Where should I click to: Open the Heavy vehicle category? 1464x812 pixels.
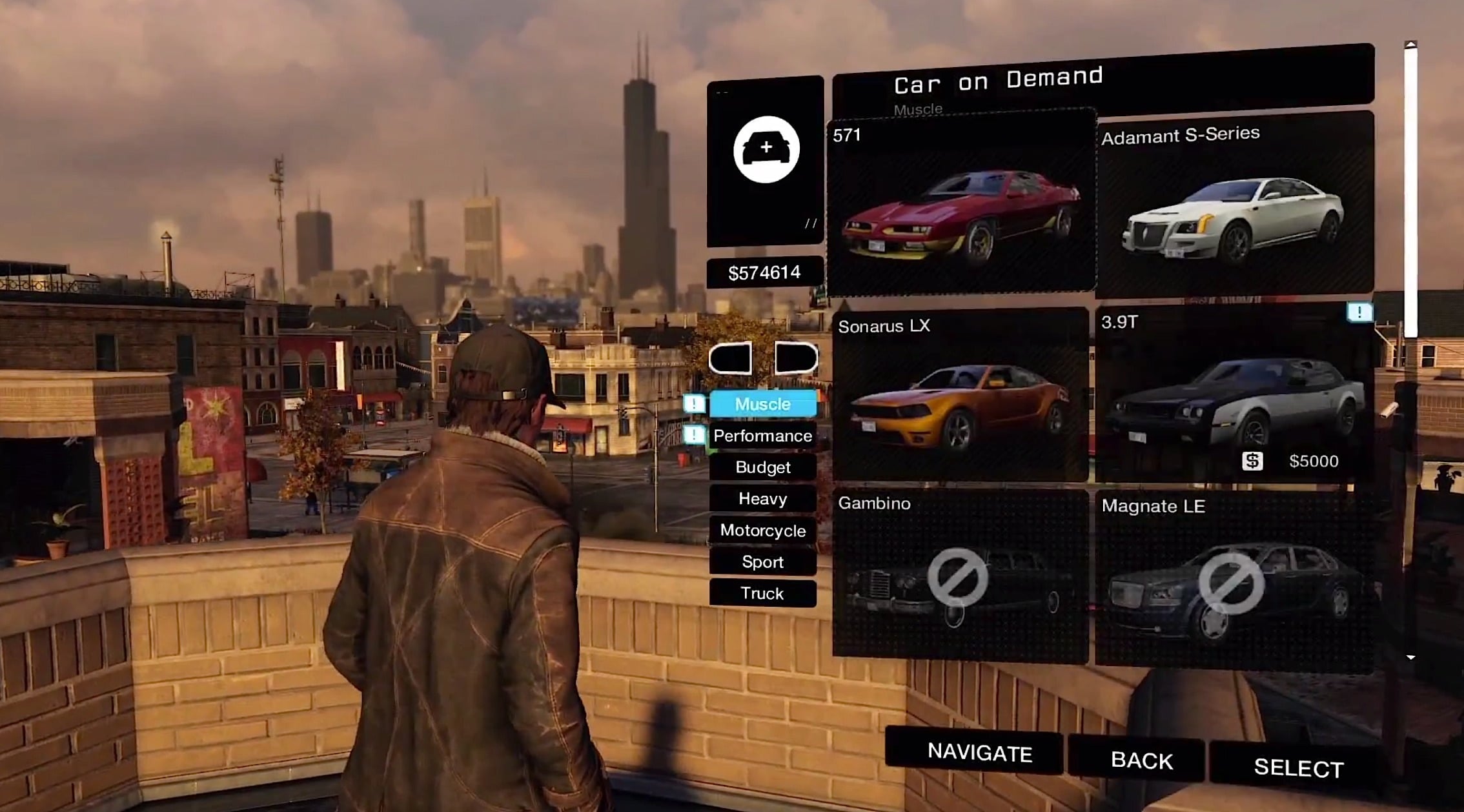click(x=762, y=499)
